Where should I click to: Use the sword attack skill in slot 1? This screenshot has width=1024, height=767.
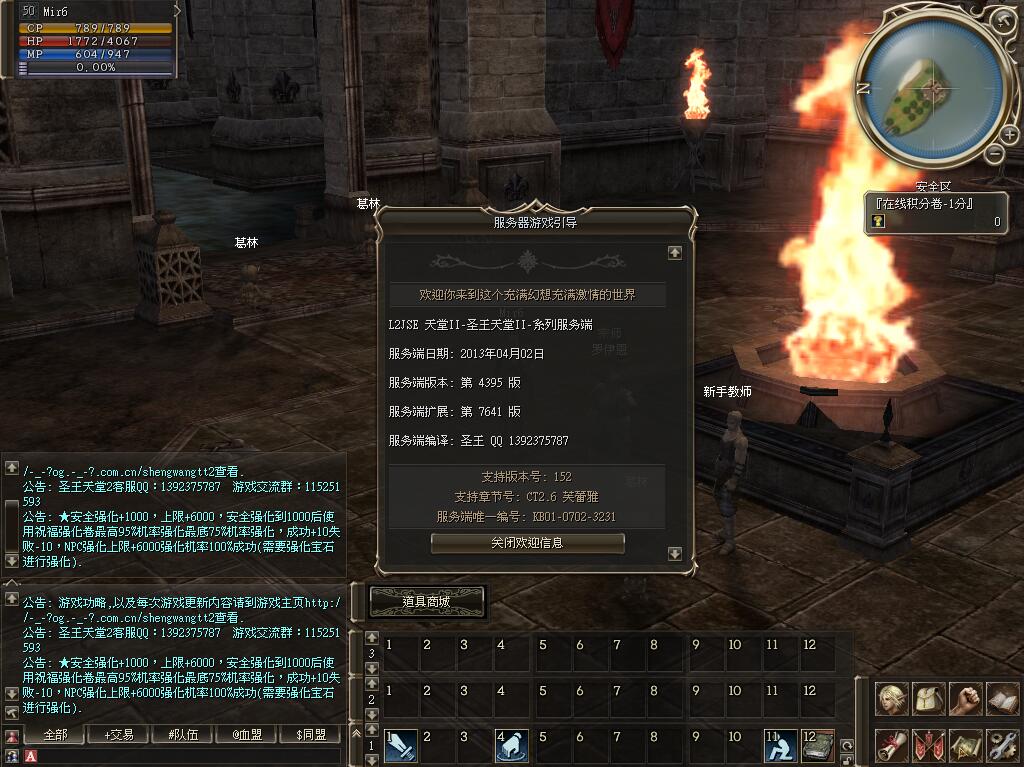401,745
